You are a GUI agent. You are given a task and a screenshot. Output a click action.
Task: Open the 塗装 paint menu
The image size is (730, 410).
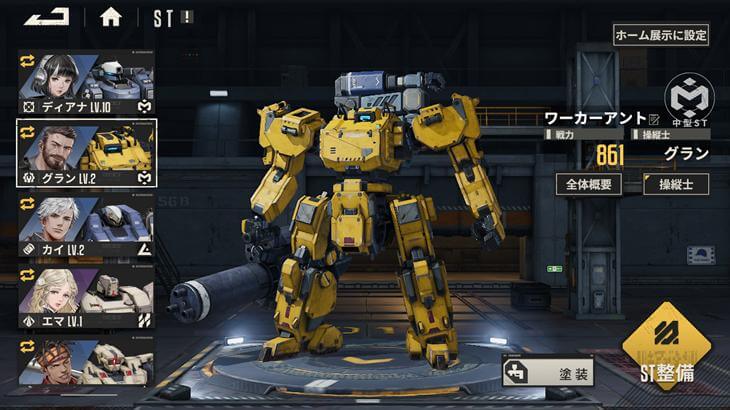coord(549,371)
